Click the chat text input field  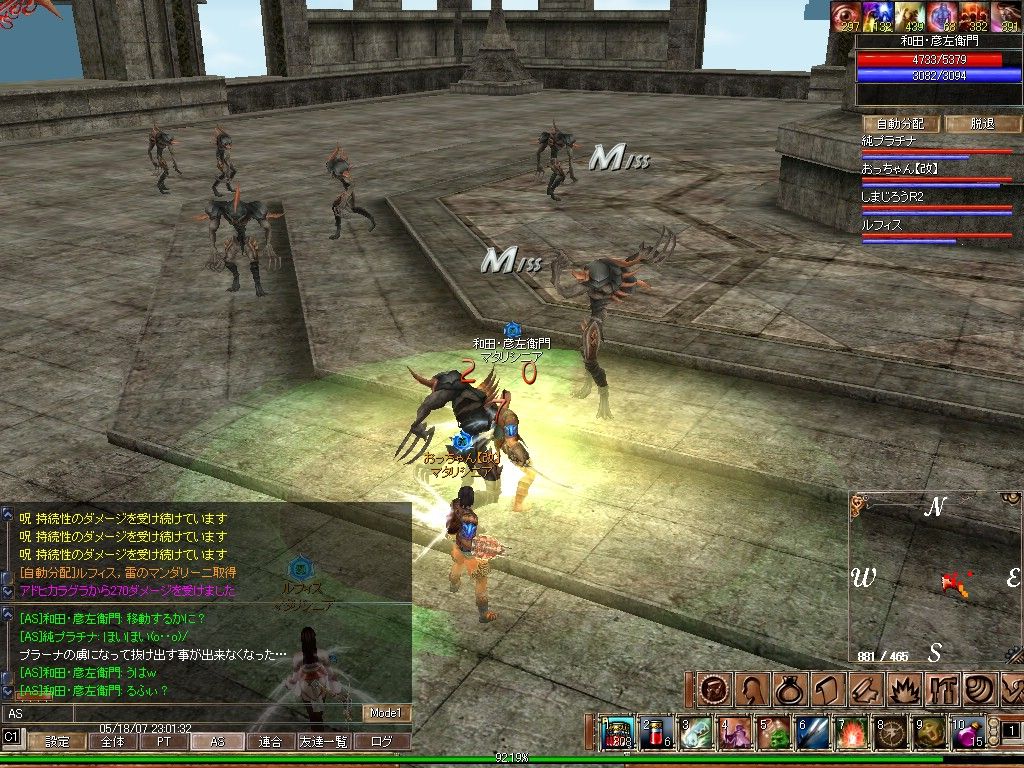(180, 713)
